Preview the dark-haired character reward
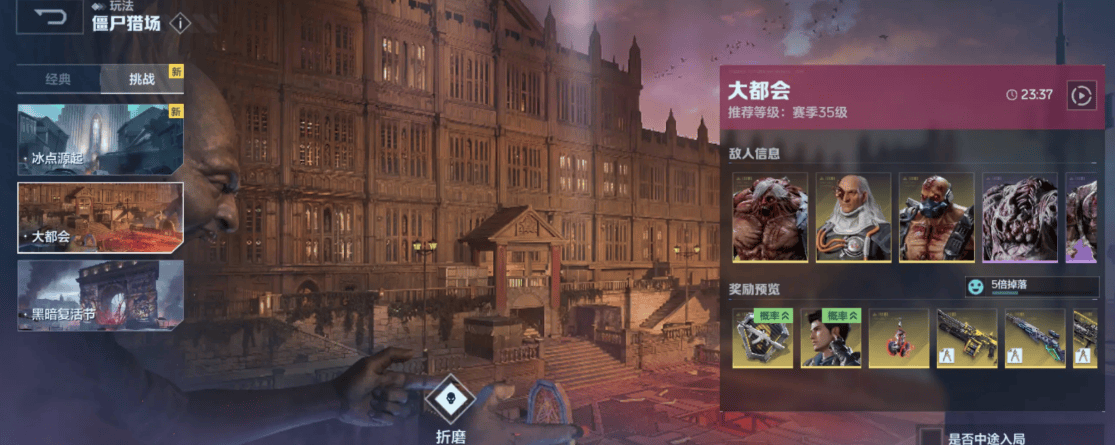 coord(831,338)
